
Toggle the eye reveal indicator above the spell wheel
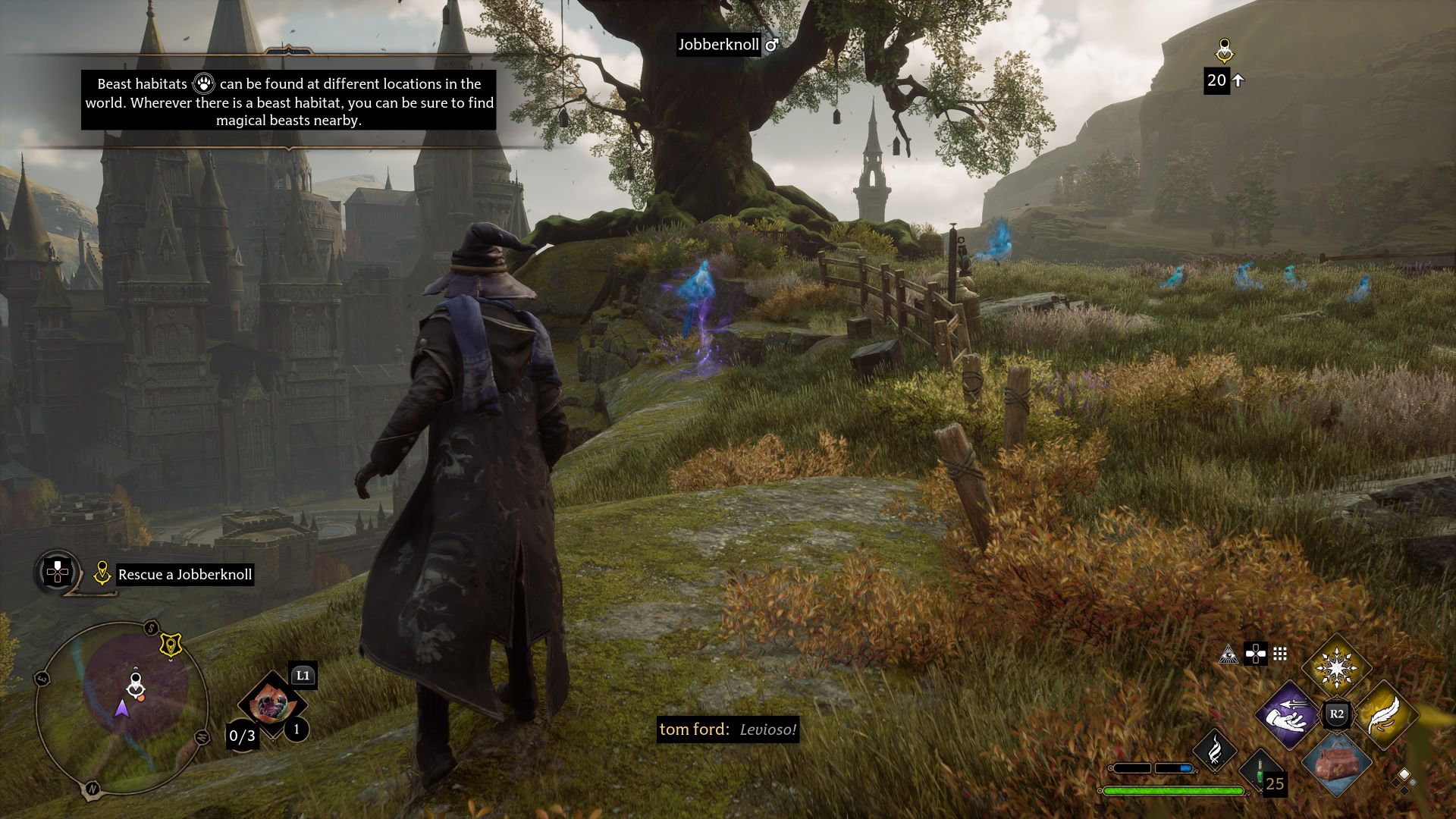[1228, 656]
